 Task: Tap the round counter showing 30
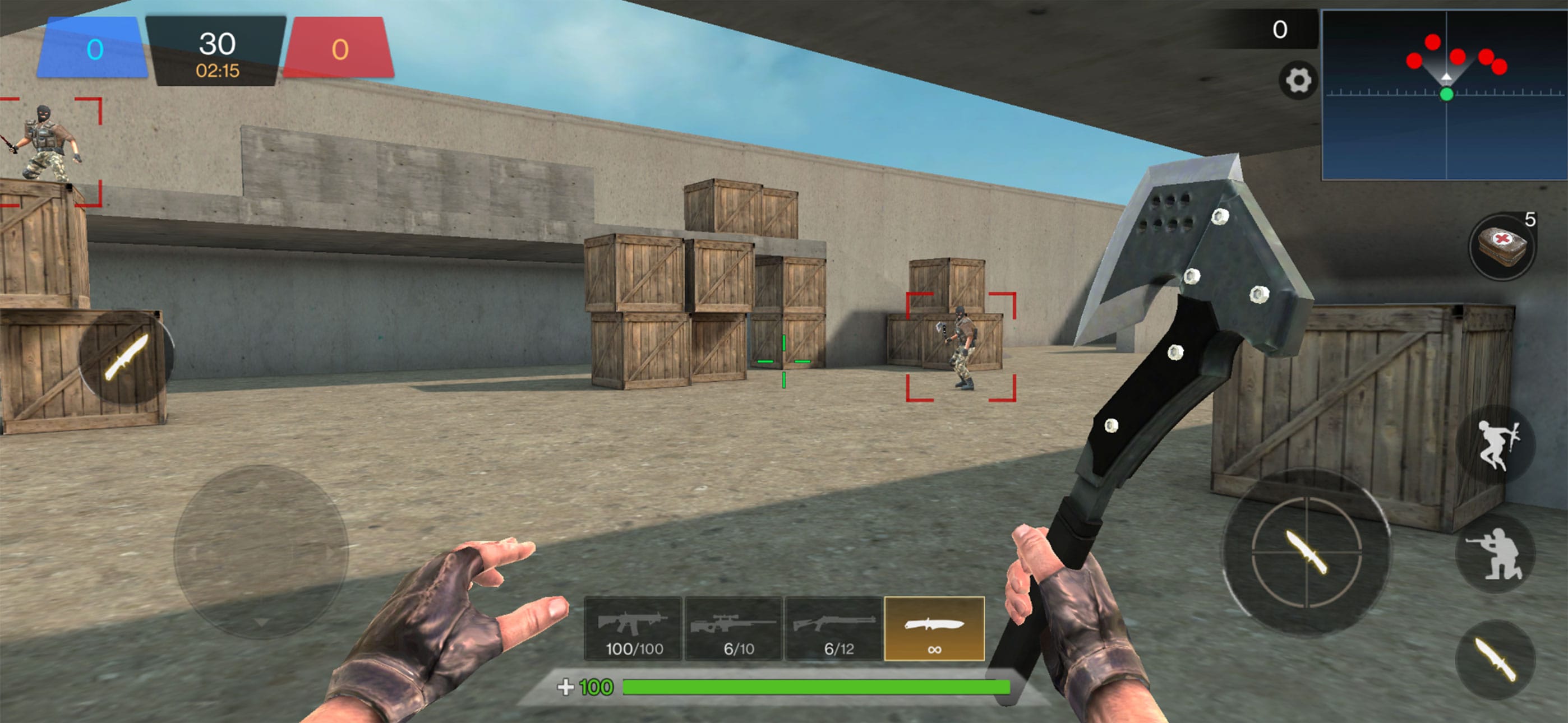[x=219, y=44]
